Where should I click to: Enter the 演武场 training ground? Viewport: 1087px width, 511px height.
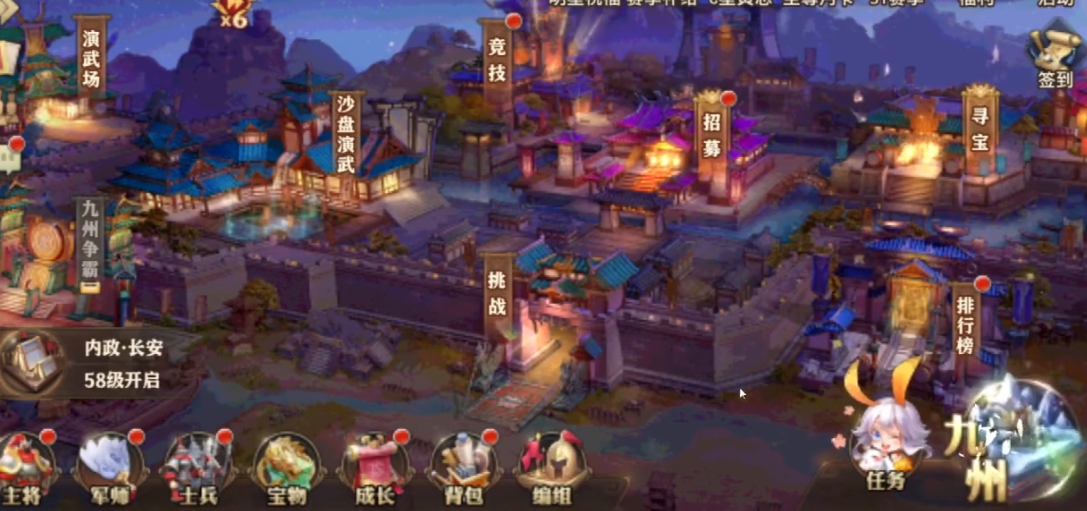point(91,58)
